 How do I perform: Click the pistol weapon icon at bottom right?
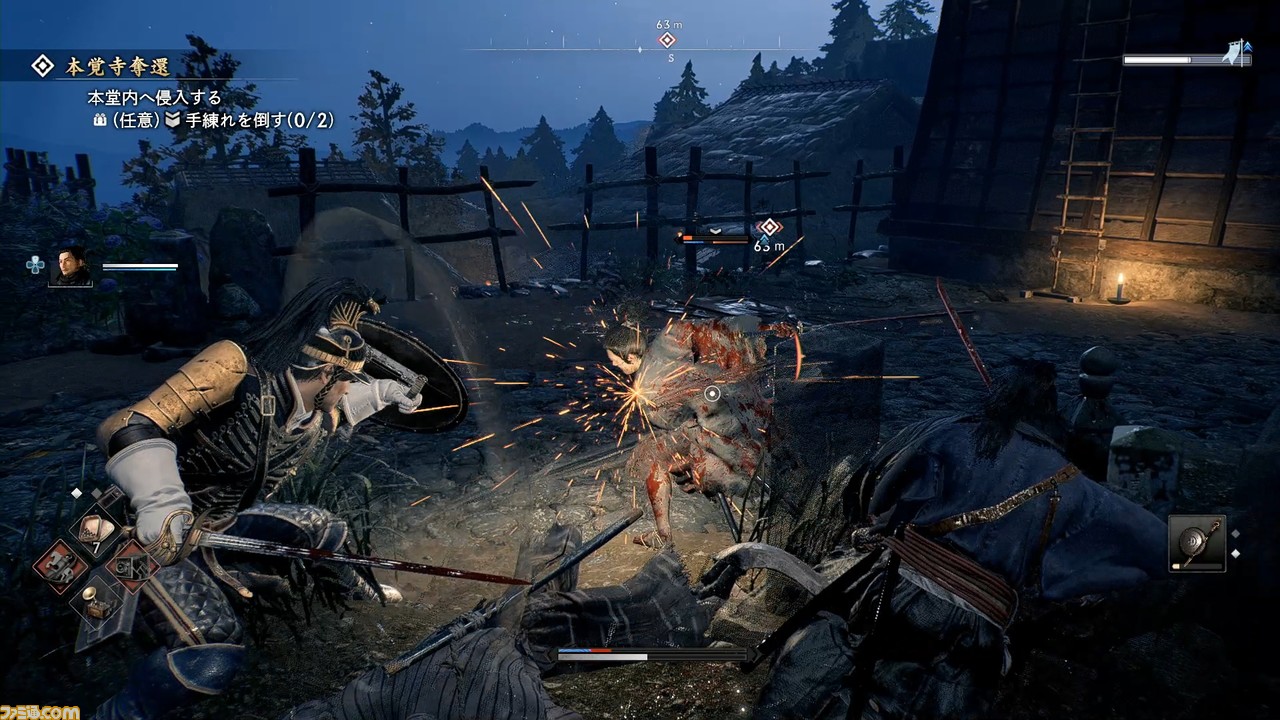tap(1197, 542)
